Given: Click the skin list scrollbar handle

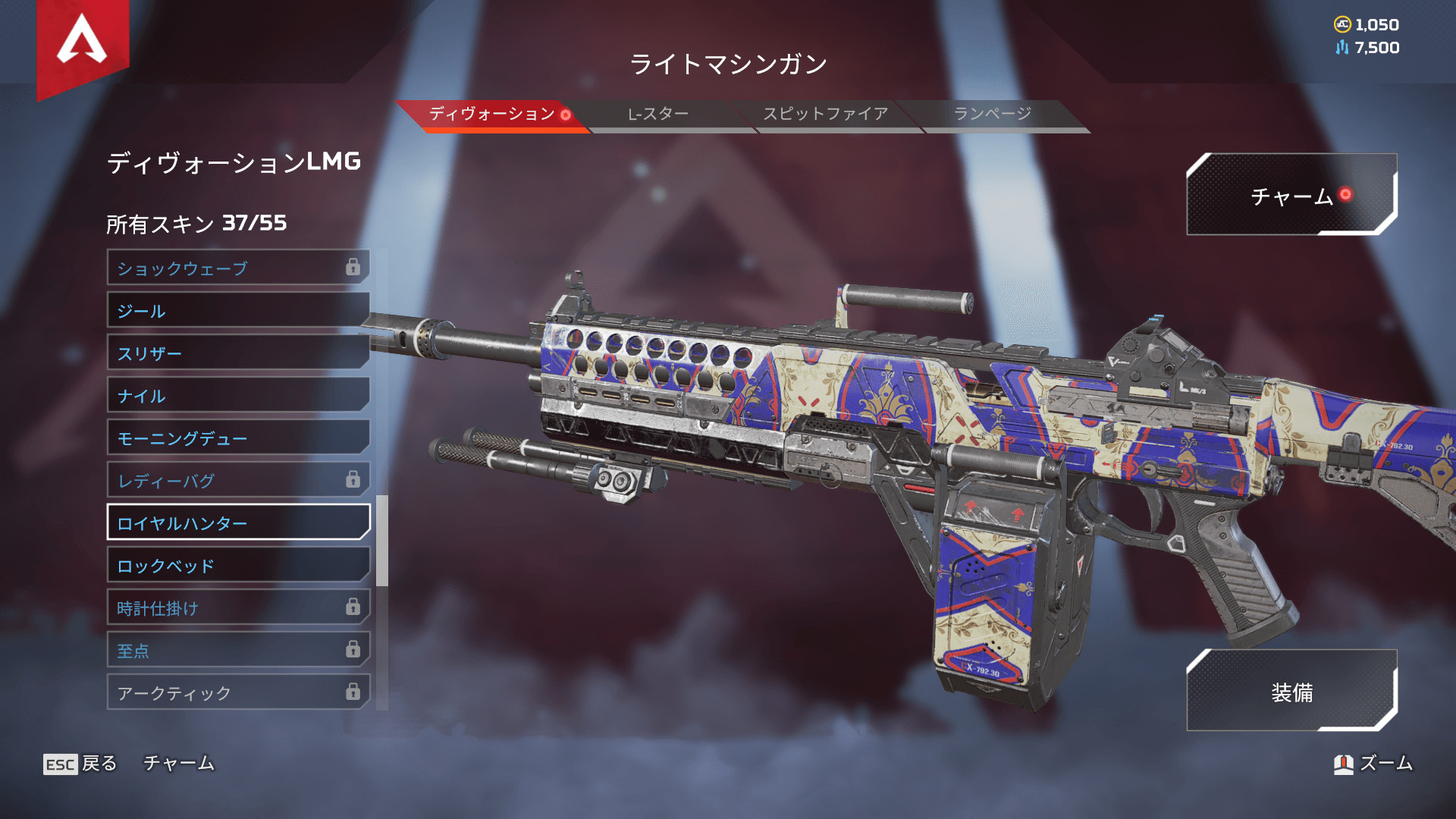Looking at the screenshot, I should click(382, 541).
